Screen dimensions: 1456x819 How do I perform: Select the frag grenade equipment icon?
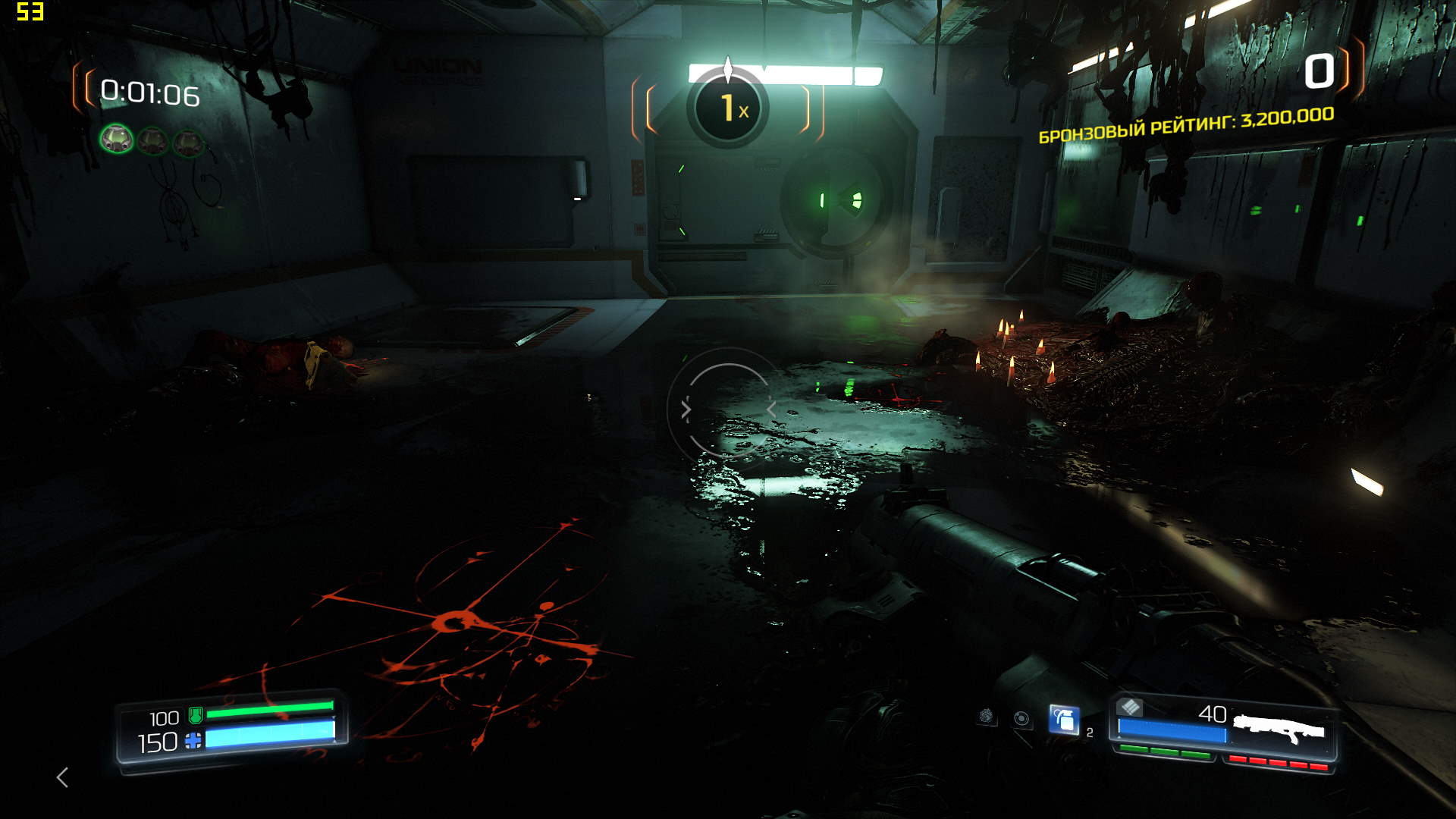point(1063,720)
